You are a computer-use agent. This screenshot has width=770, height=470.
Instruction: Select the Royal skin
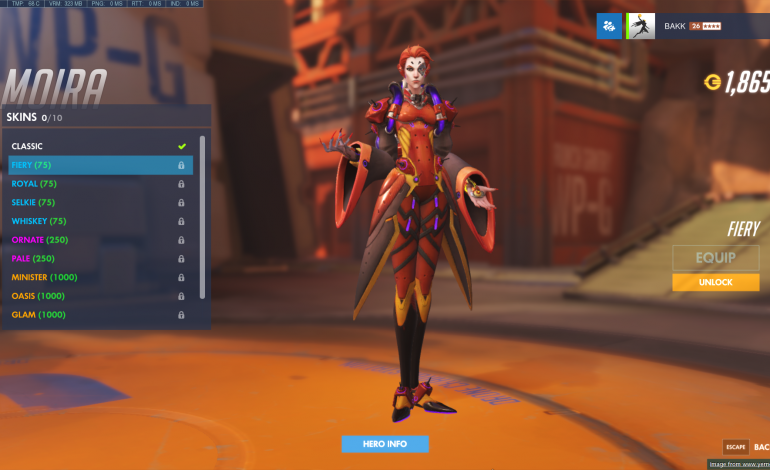click(x=98, y=184)
